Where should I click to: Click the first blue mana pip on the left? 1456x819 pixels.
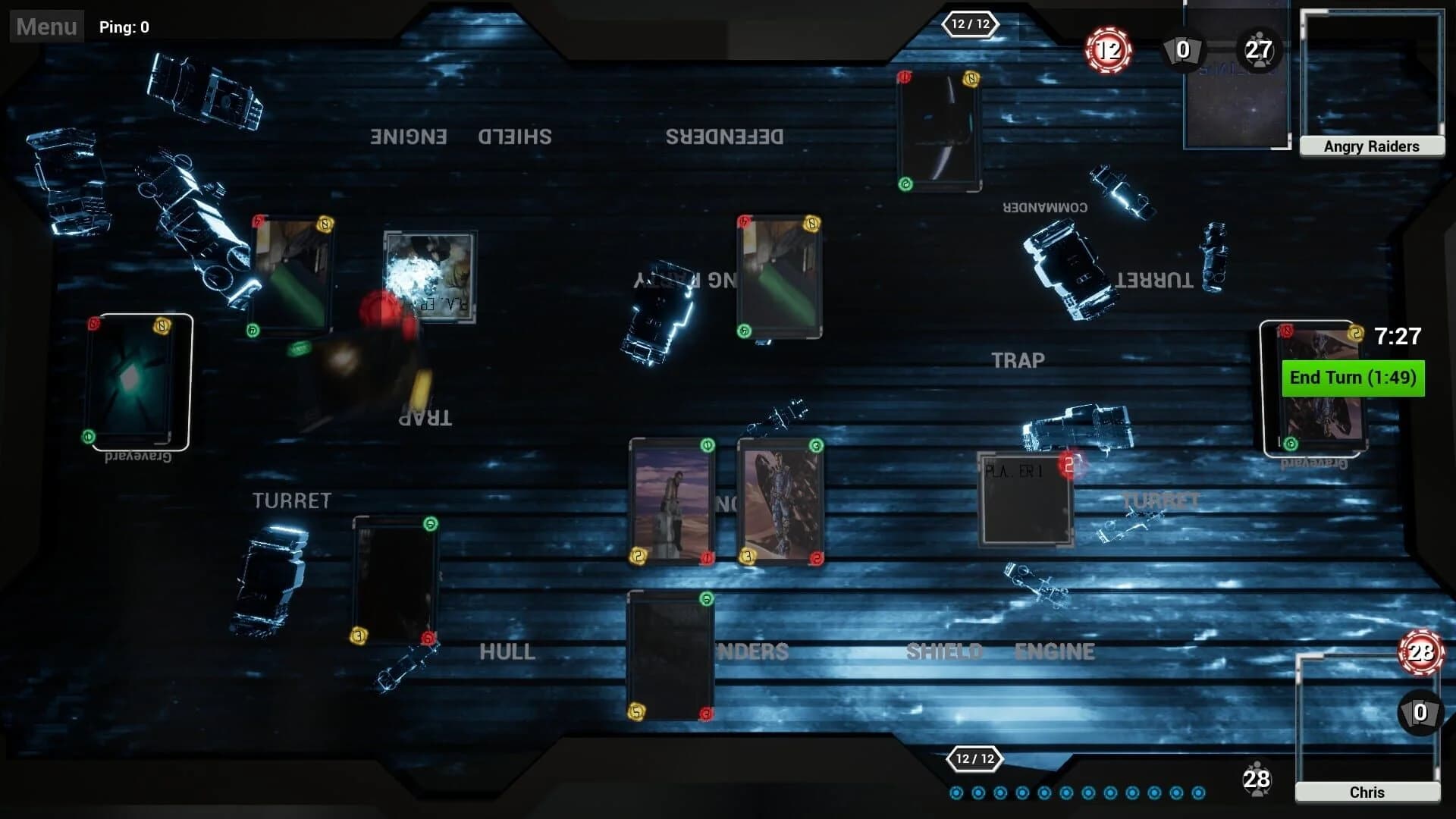(957, 791)
